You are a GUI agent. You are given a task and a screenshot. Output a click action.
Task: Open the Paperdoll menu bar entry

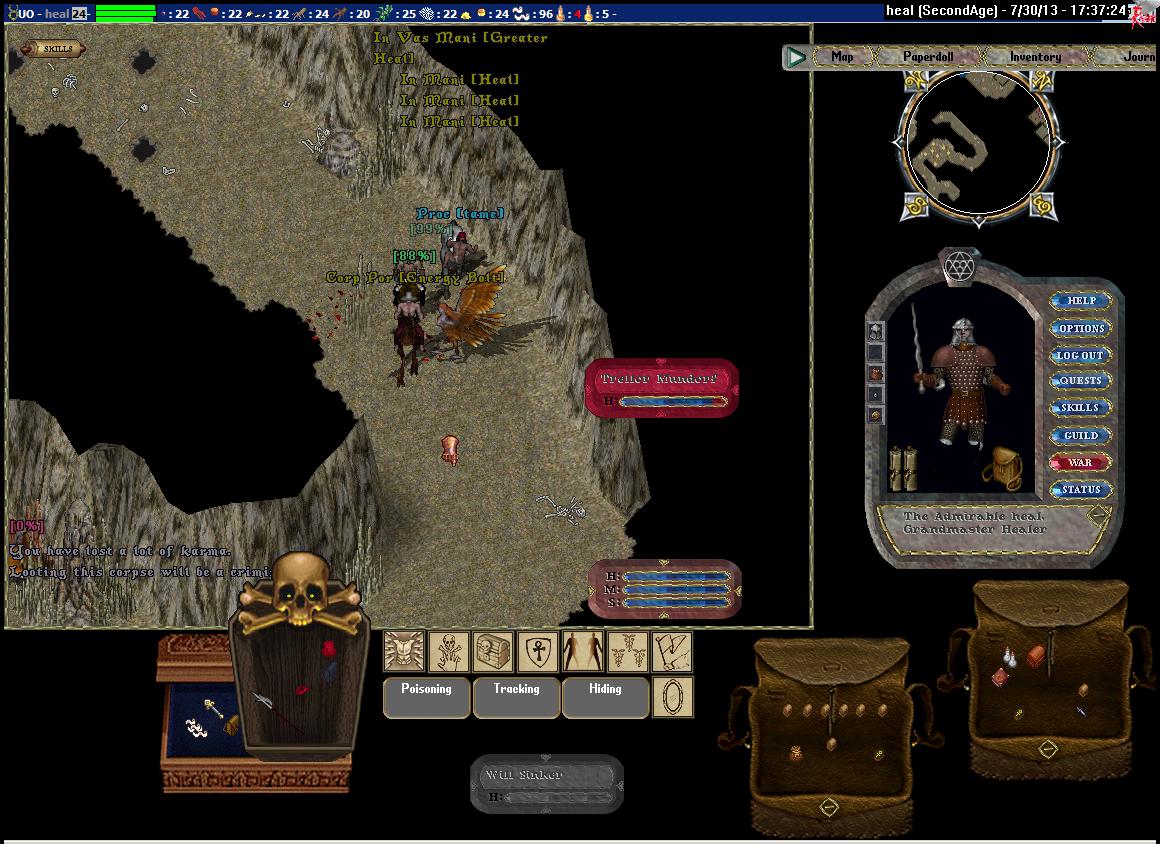coord(928,57)
